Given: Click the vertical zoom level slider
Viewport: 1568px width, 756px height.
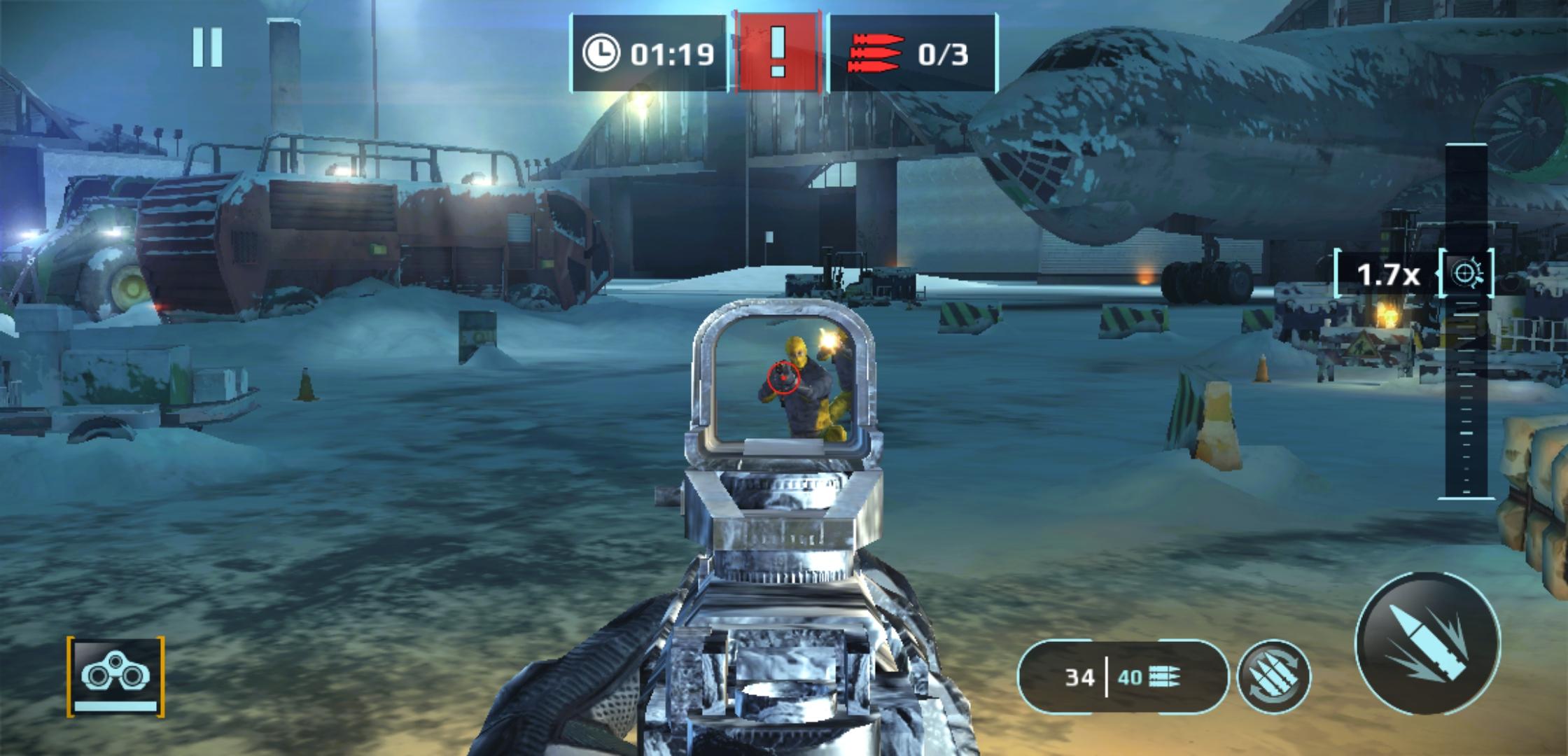Looking at the screenshot, I should (1466, 392).
